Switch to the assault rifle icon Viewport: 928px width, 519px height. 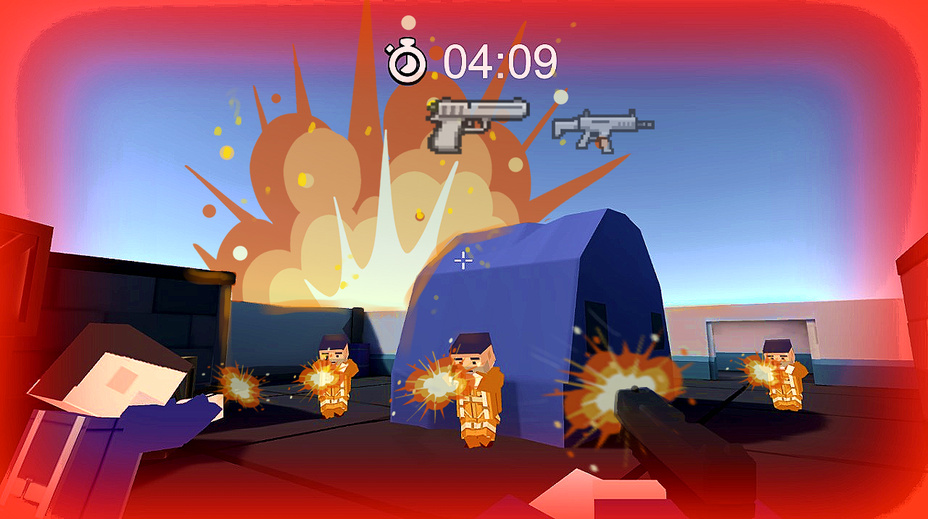pyautogui.click(x=602, y=129)
